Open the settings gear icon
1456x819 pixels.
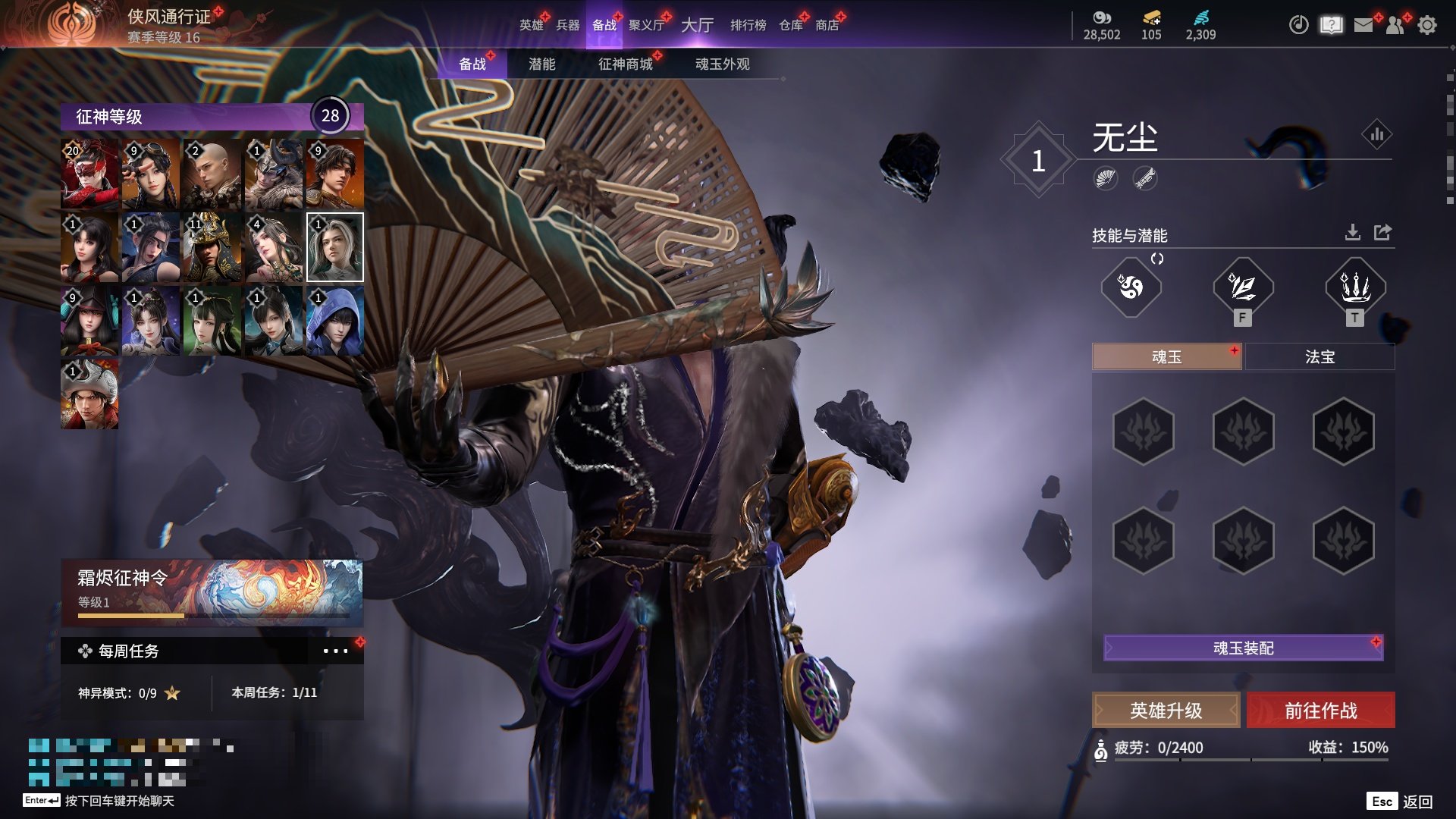pos(1427,25)
